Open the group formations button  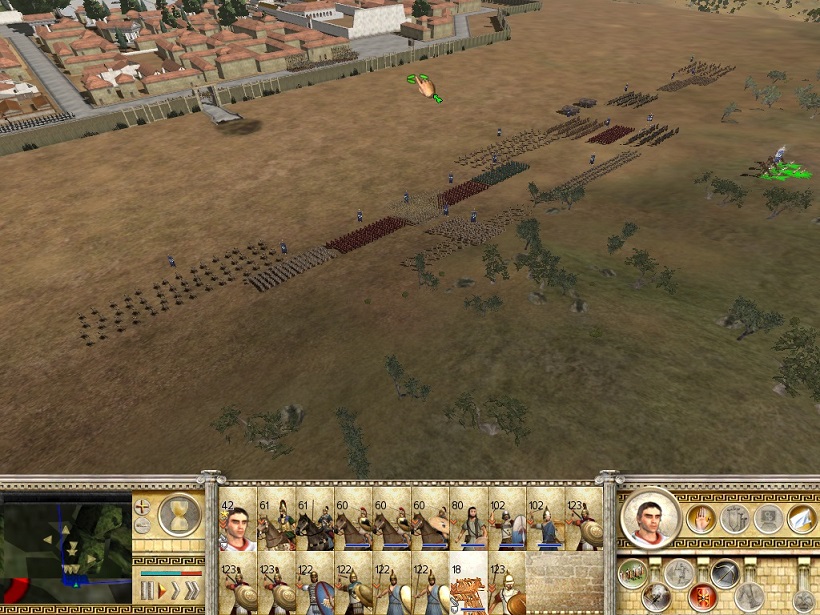(x=630, y=572)
